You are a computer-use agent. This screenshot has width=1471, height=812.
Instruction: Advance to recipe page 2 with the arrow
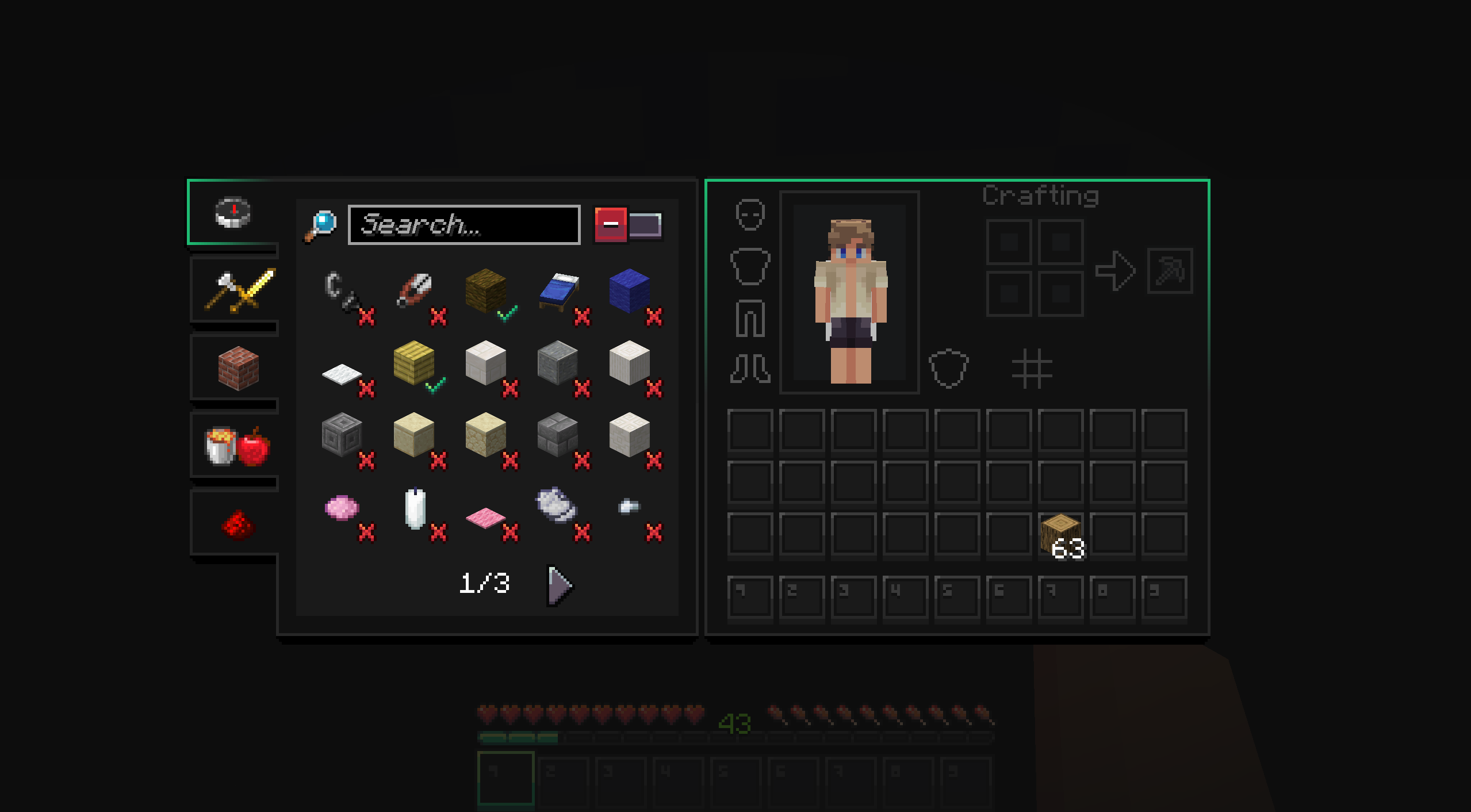[557, 585]
